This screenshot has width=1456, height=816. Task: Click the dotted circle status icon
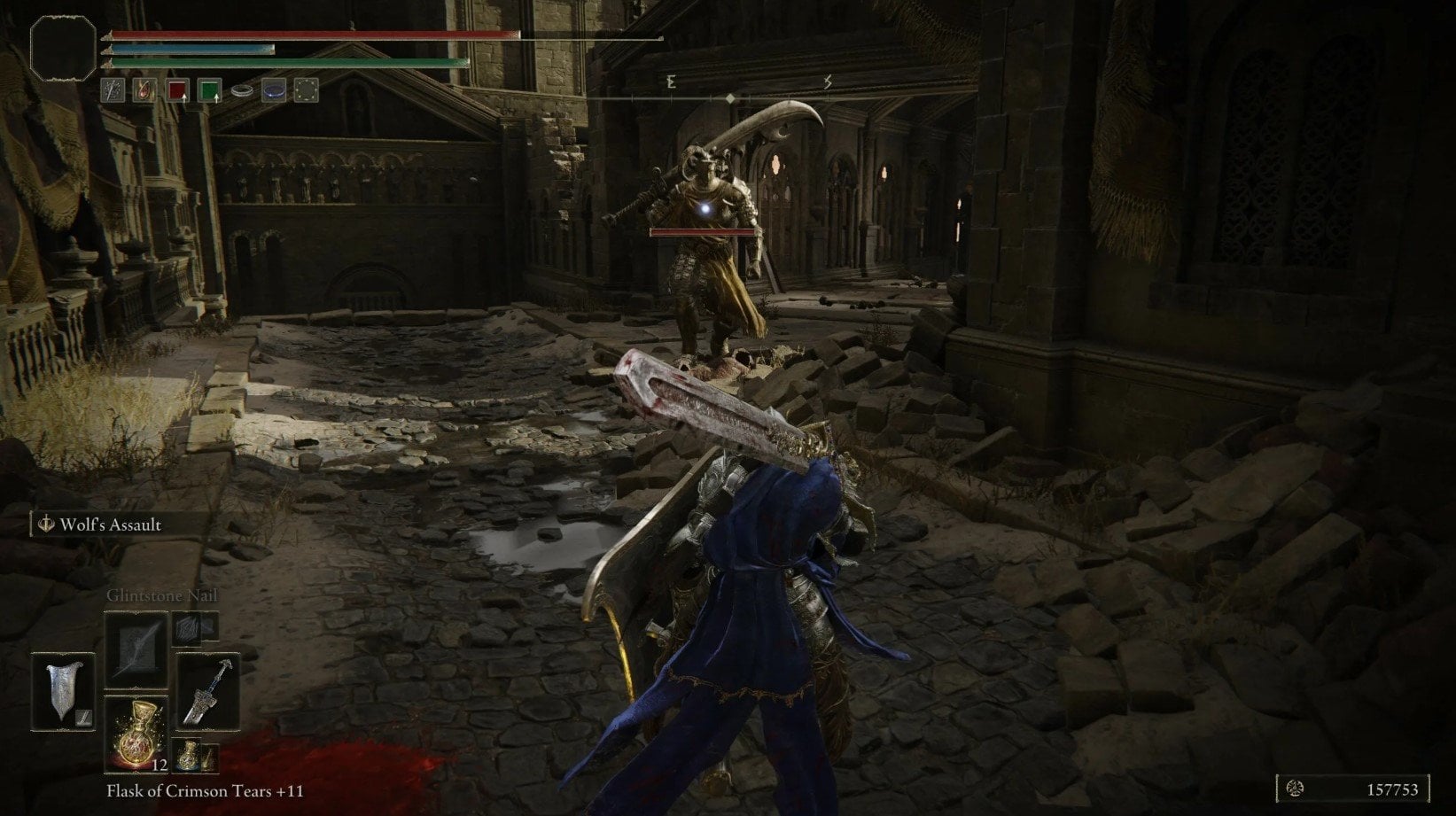[306, 90]
